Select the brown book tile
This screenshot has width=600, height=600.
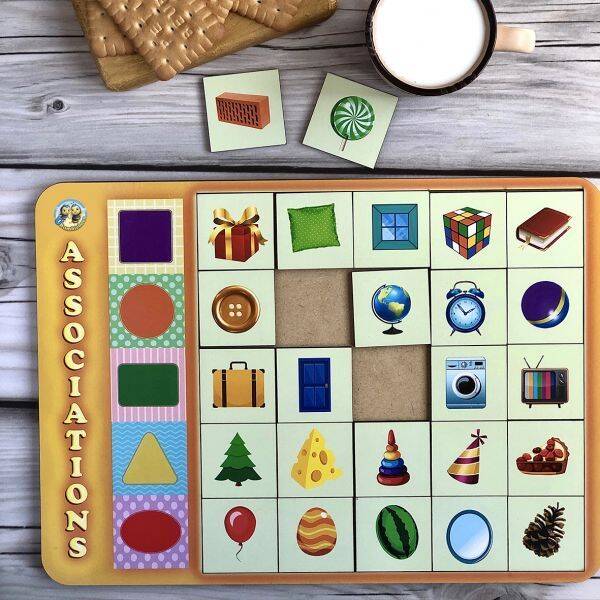[544, 229]
